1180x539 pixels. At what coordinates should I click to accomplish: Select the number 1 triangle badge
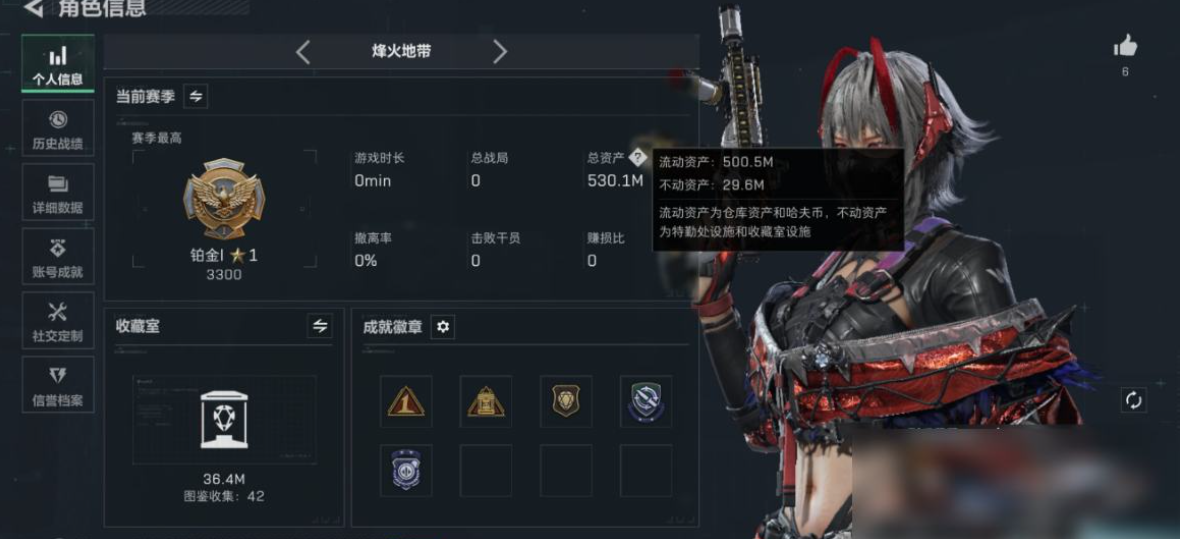(406, 402)
